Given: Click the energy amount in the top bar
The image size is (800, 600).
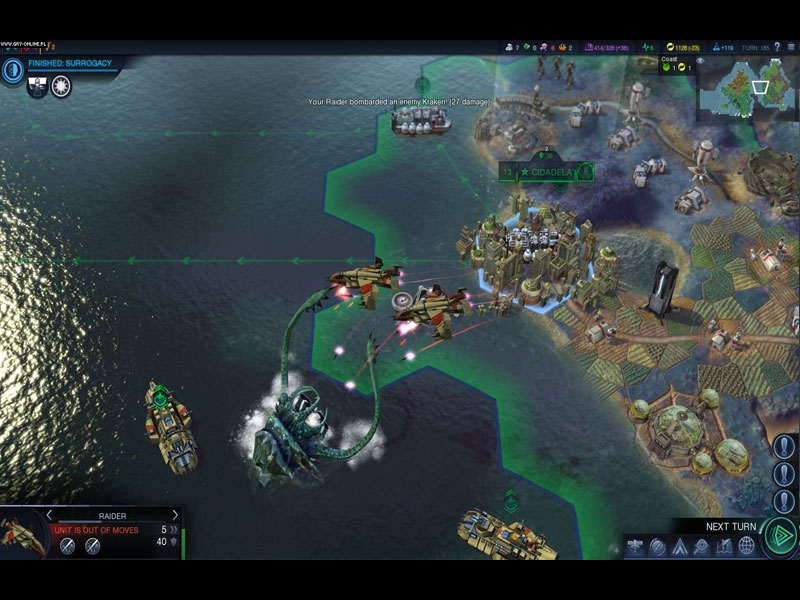Looking at the screenshot, I should 687,47.
